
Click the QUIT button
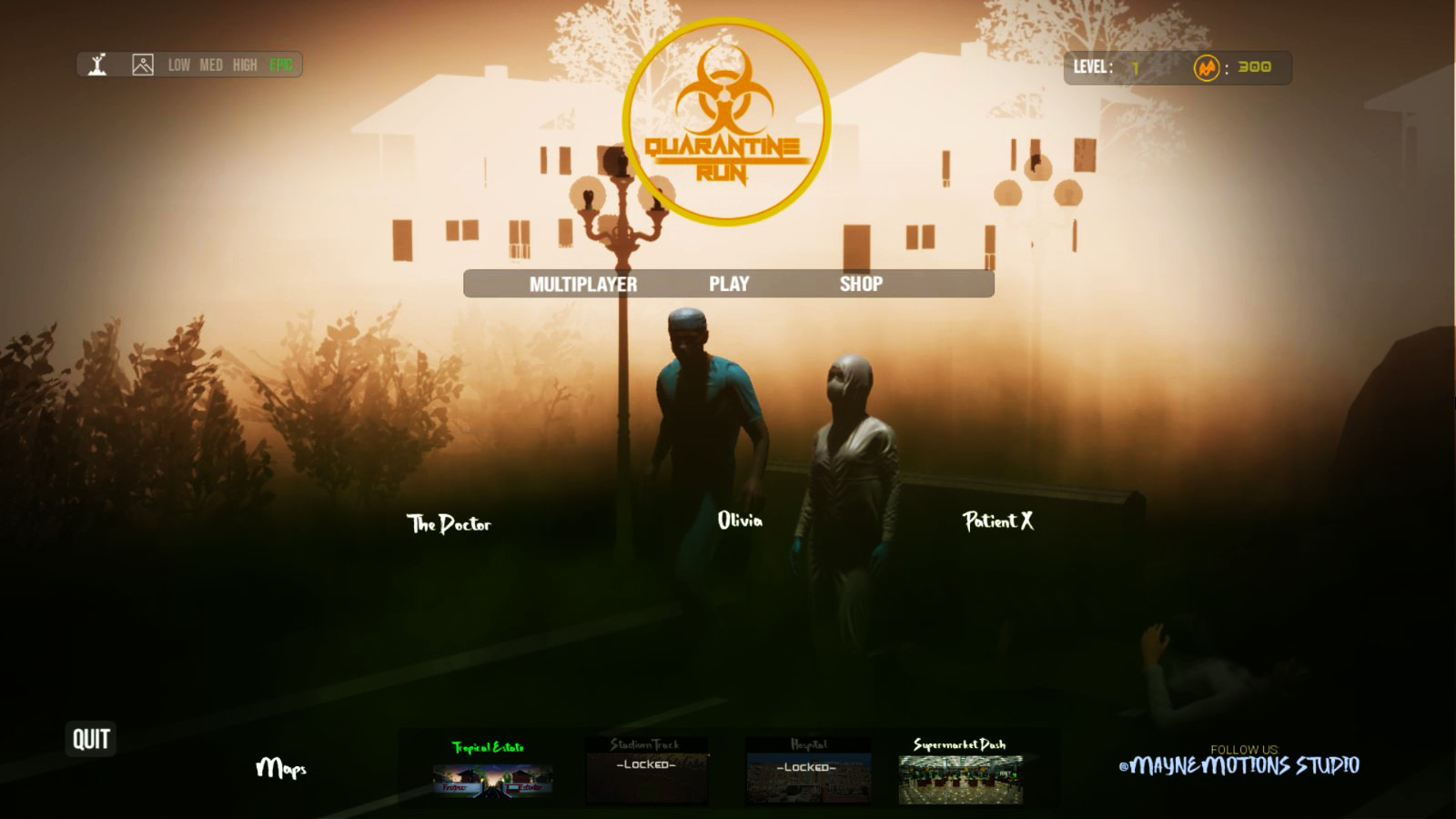[x=89, y=739]
